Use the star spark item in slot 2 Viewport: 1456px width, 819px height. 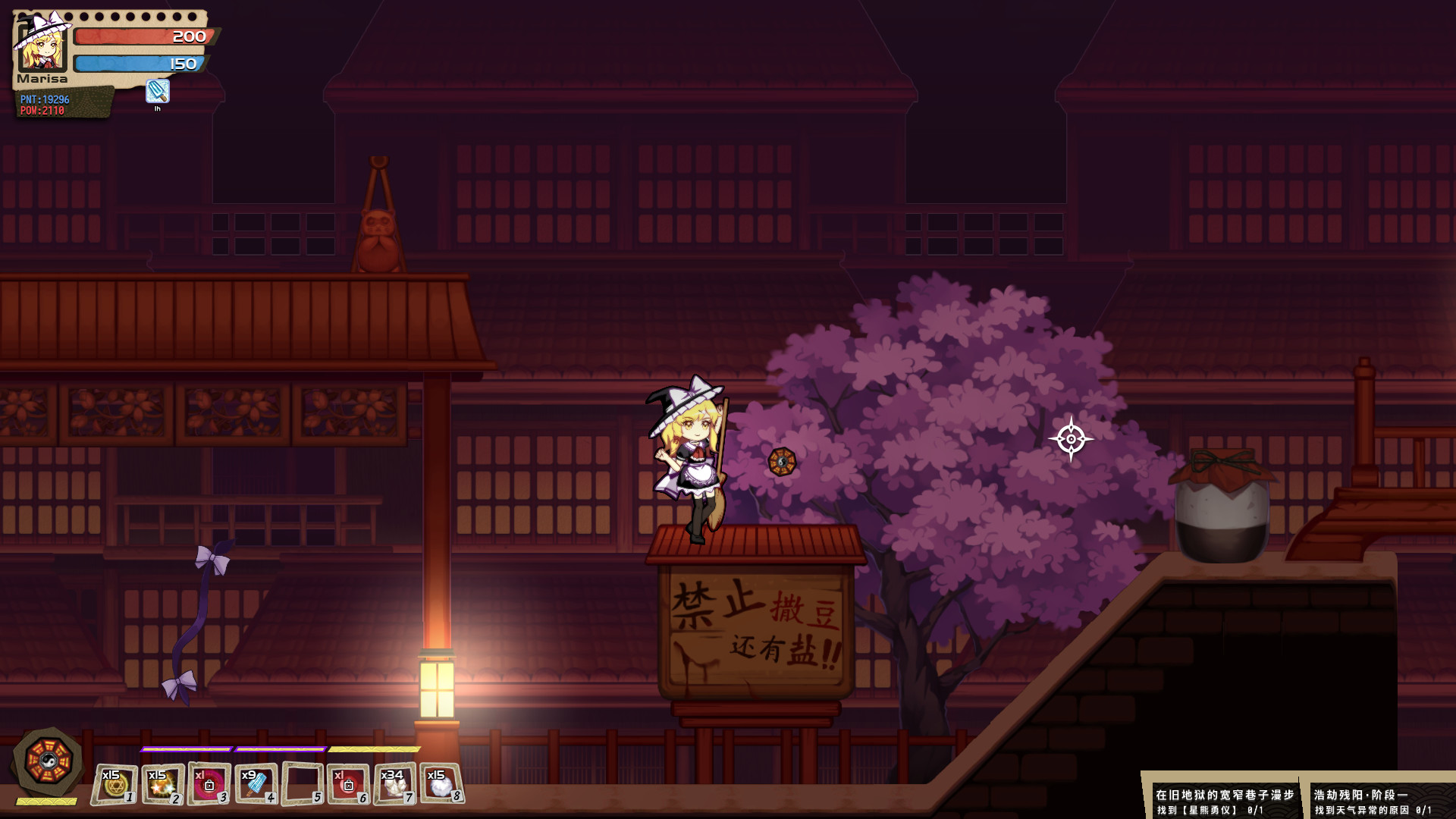(x=162, y=781)
